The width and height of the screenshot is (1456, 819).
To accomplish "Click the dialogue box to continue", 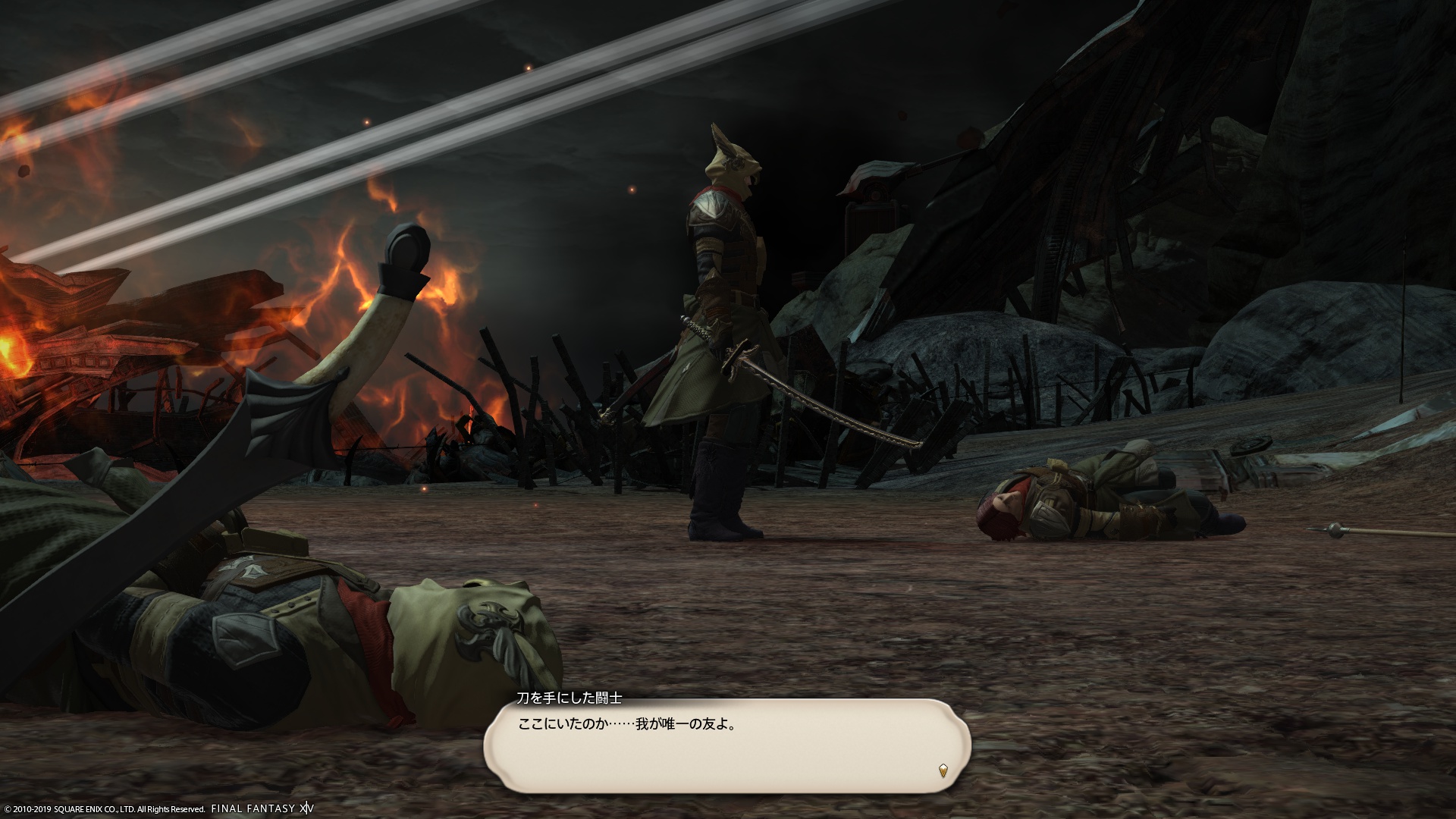I will tap(726, 747).
